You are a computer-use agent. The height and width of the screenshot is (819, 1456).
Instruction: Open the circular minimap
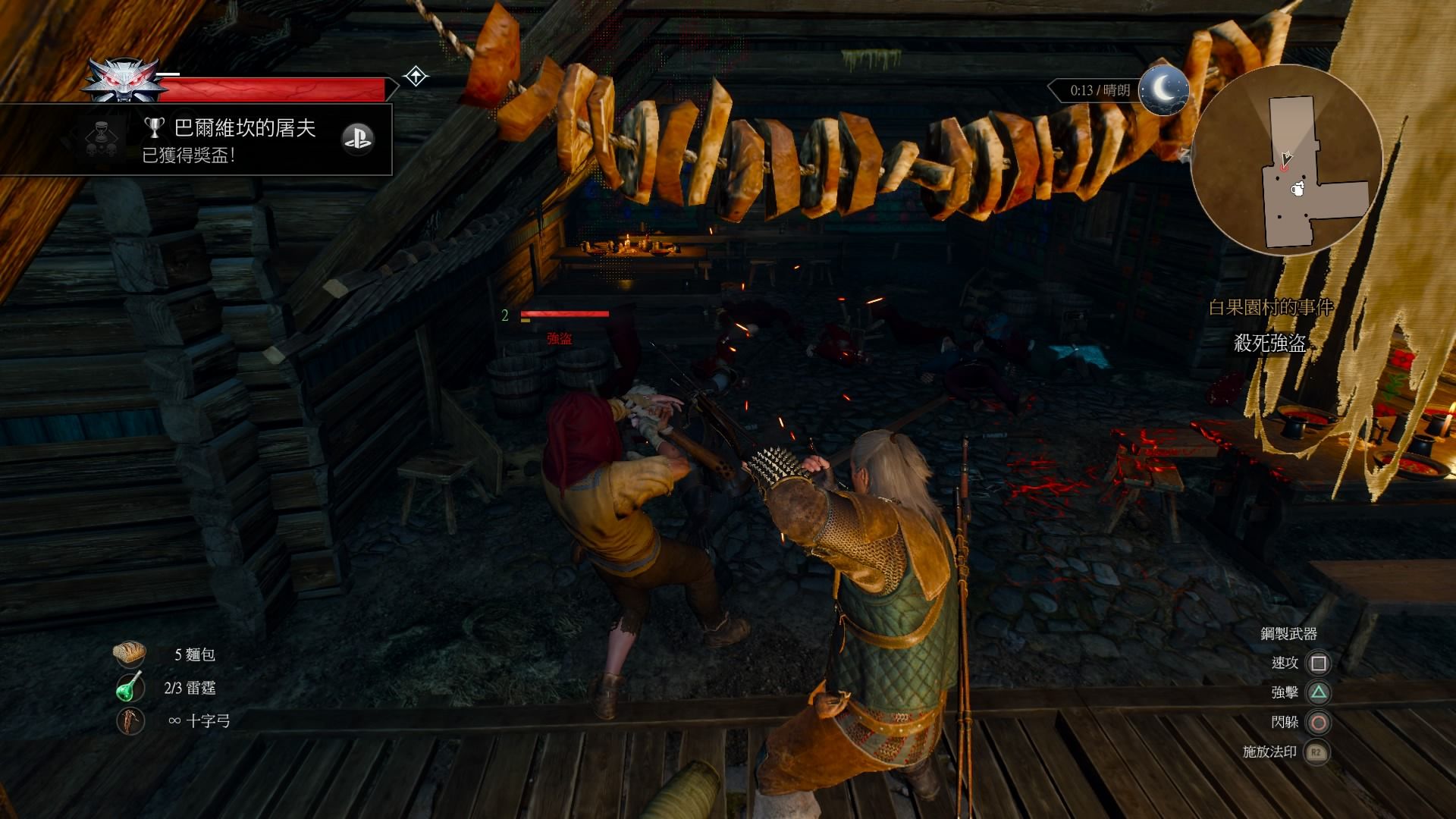tap(1286, 160)
